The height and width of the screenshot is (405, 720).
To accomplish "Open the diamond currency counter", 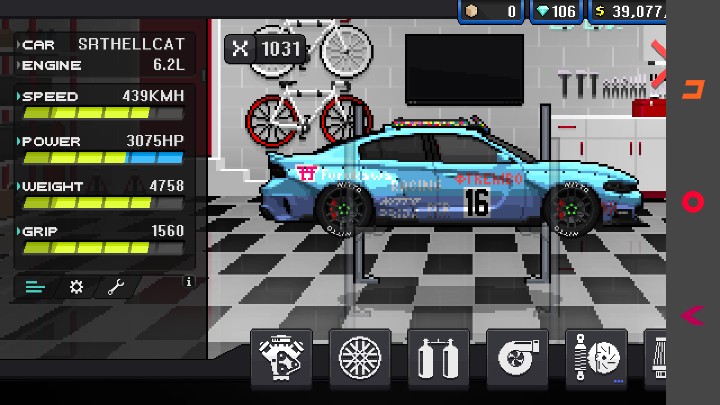I will (x=556, y=11).
